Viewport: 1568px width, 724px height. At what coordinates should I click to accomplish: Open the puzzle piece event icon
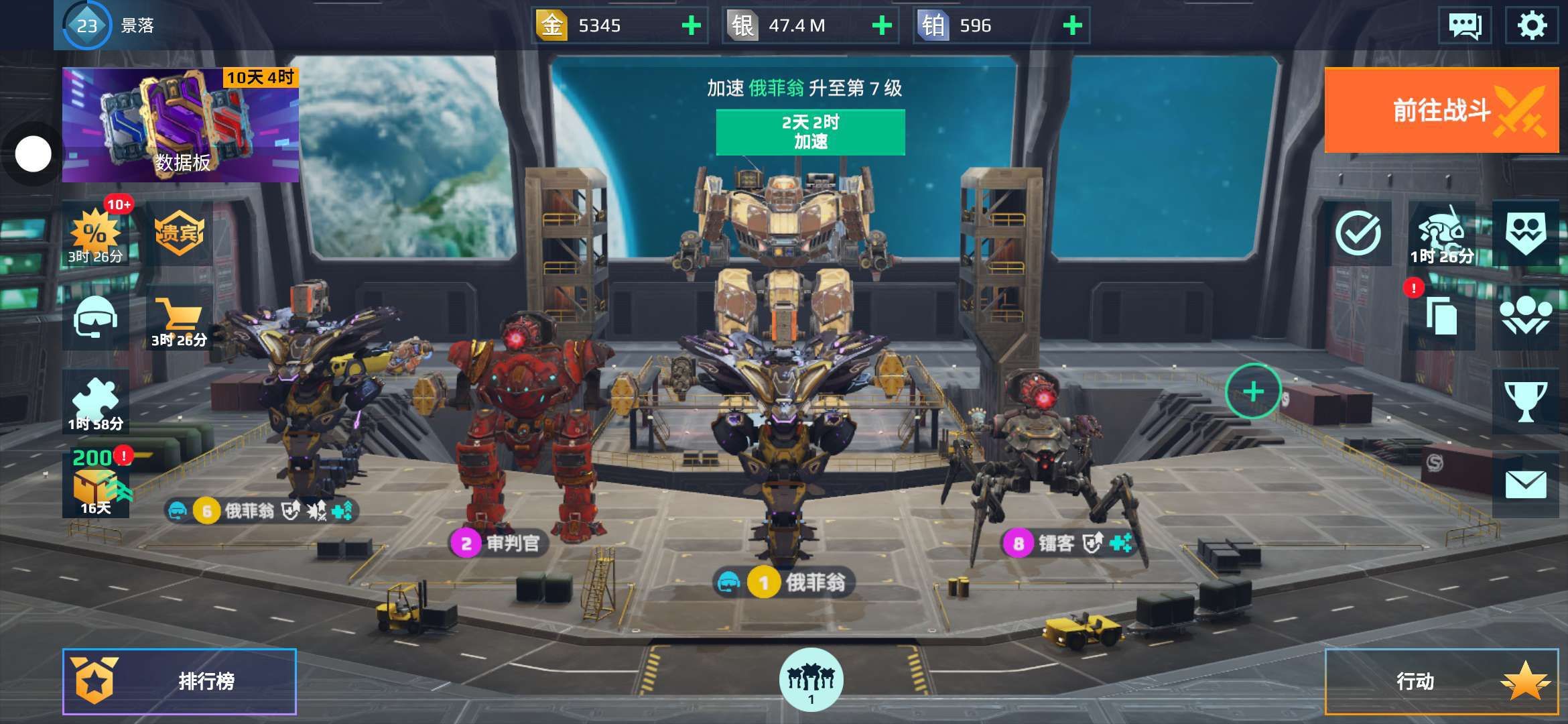(95, 401)
